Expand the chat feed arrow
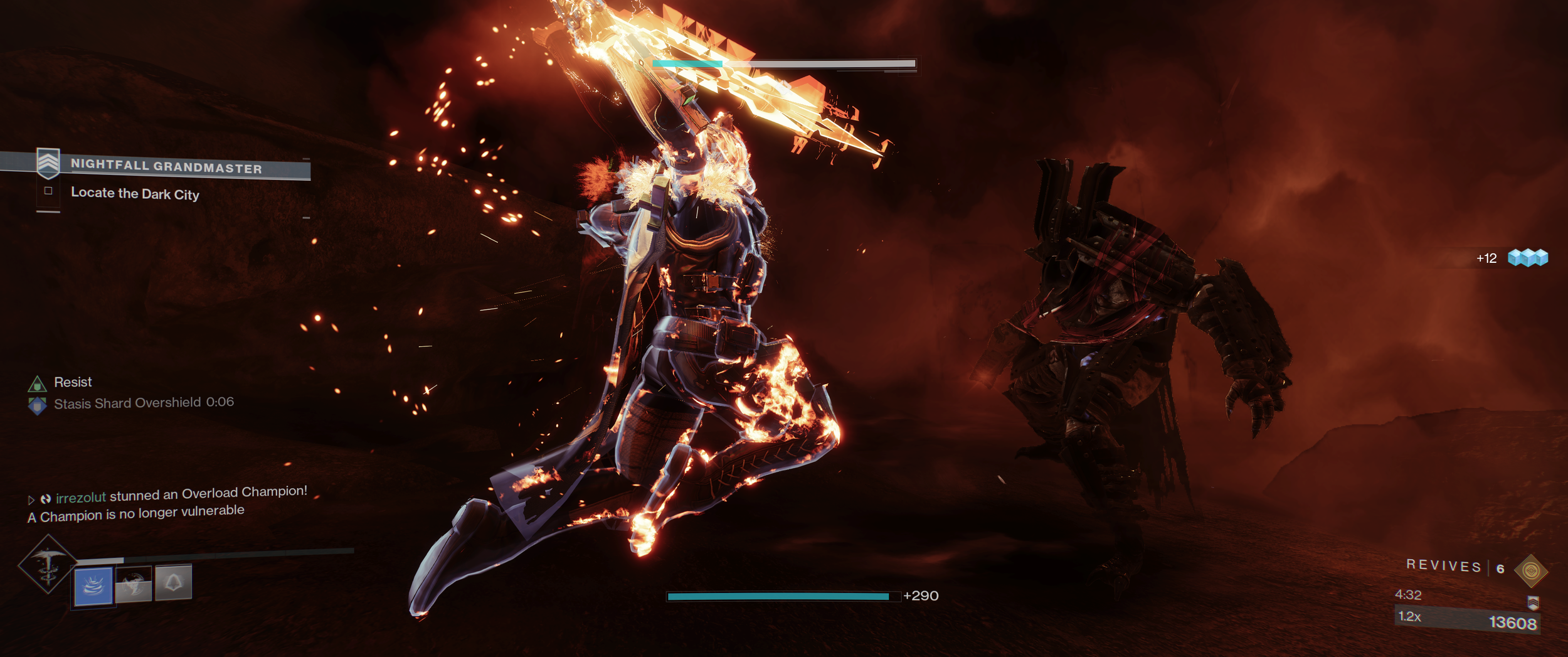 click(31, 500)
